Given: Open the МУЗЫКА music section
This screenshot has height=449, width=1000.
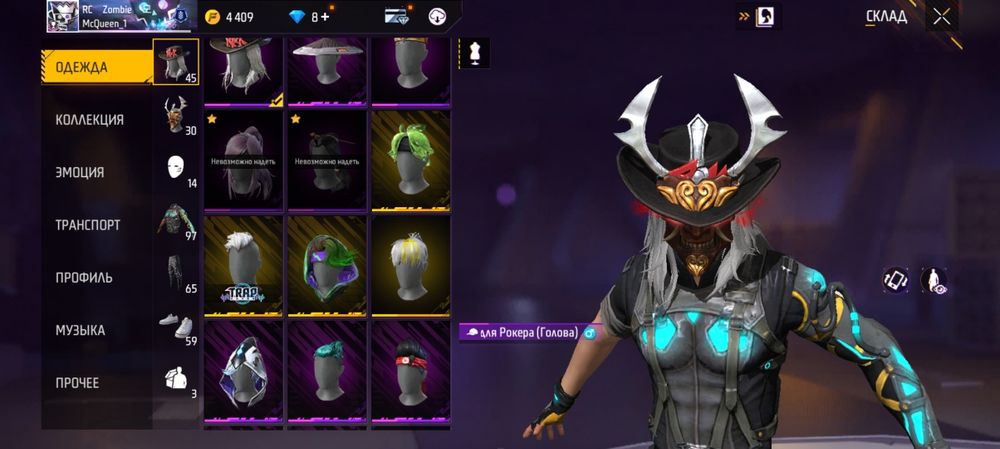Looking at the screenshot, I should [80, 330].
